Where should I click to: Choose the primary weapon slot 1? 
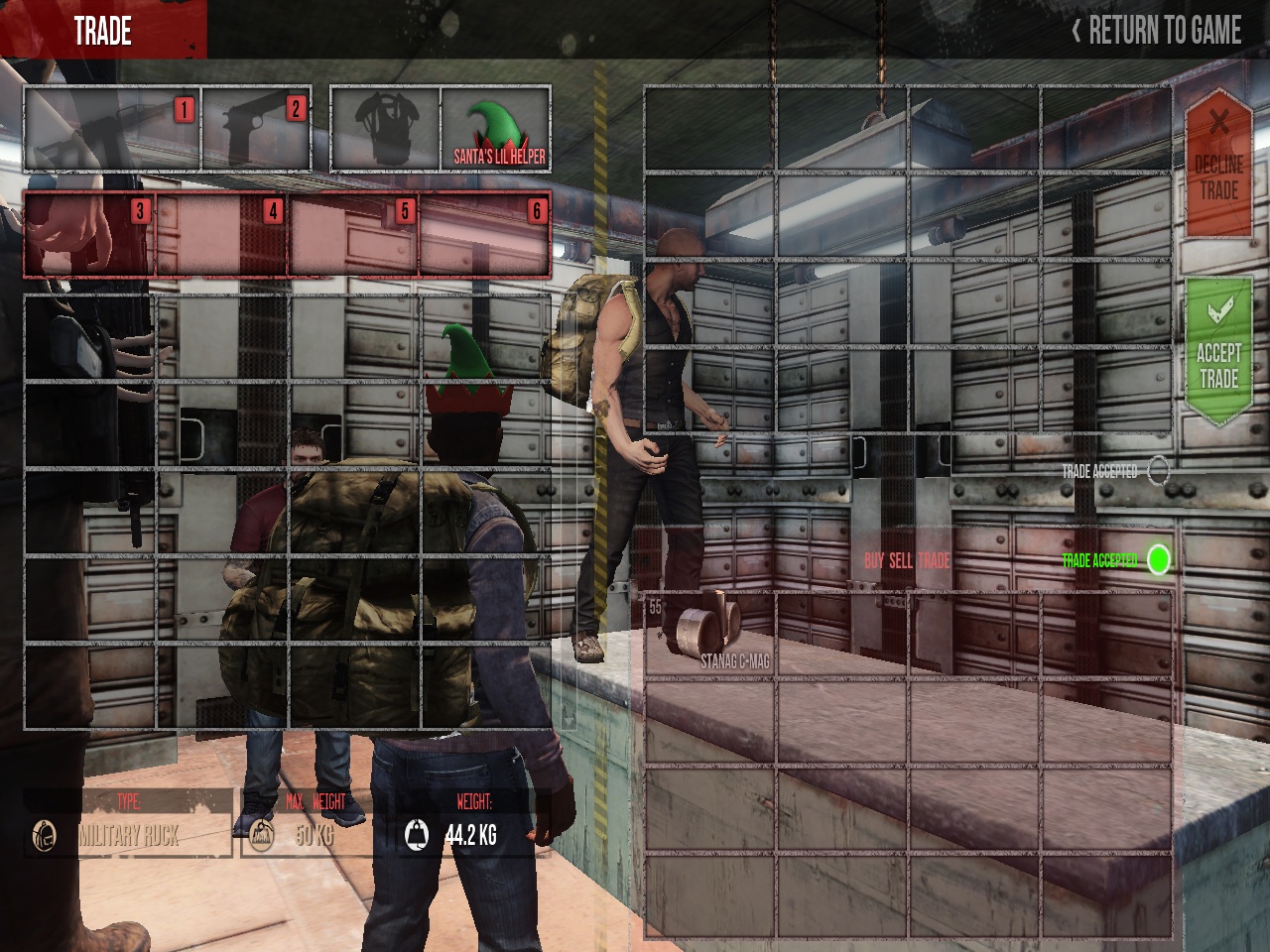112,130
